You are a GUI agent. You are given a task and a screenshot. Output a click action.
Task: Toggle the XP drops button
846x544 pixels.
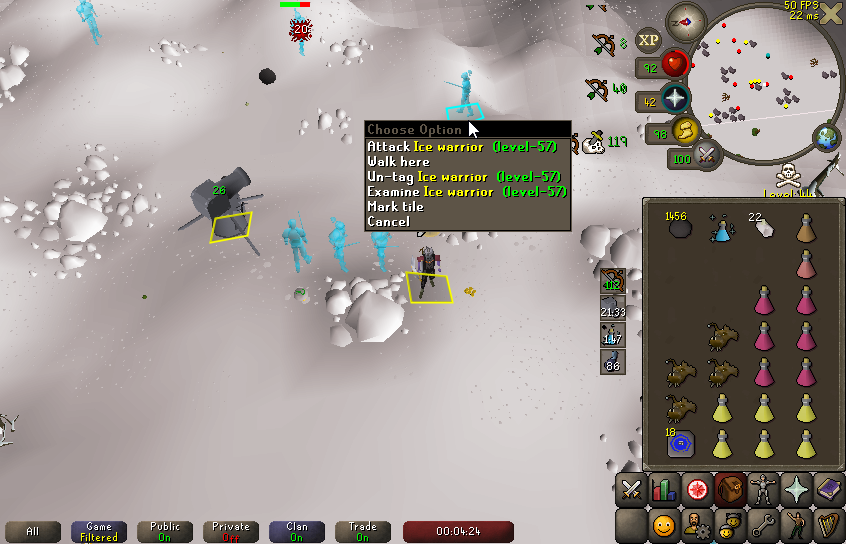[x=649, y=40]
